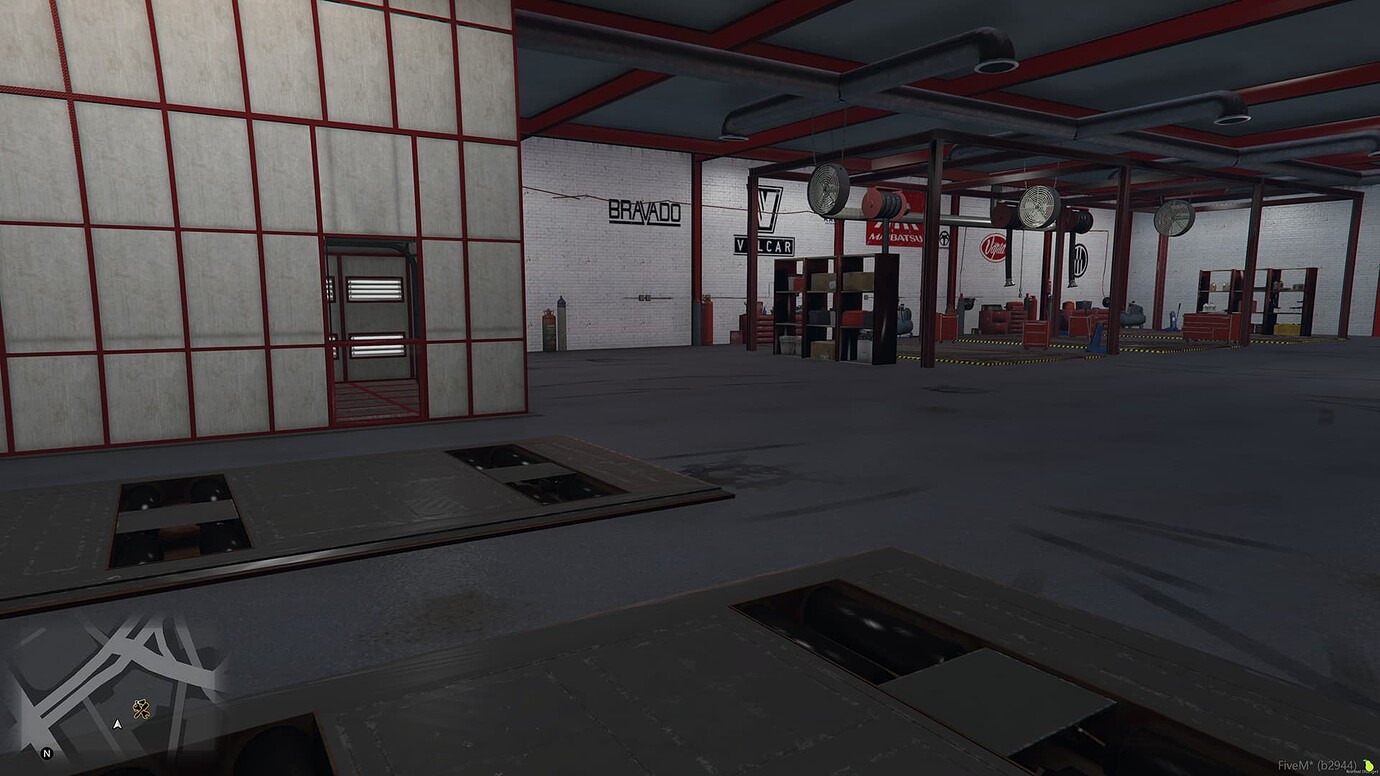The width and height of the screenshot is (1380, 776).
Task: Click the red Maibatsu poster
Action: 894,234
